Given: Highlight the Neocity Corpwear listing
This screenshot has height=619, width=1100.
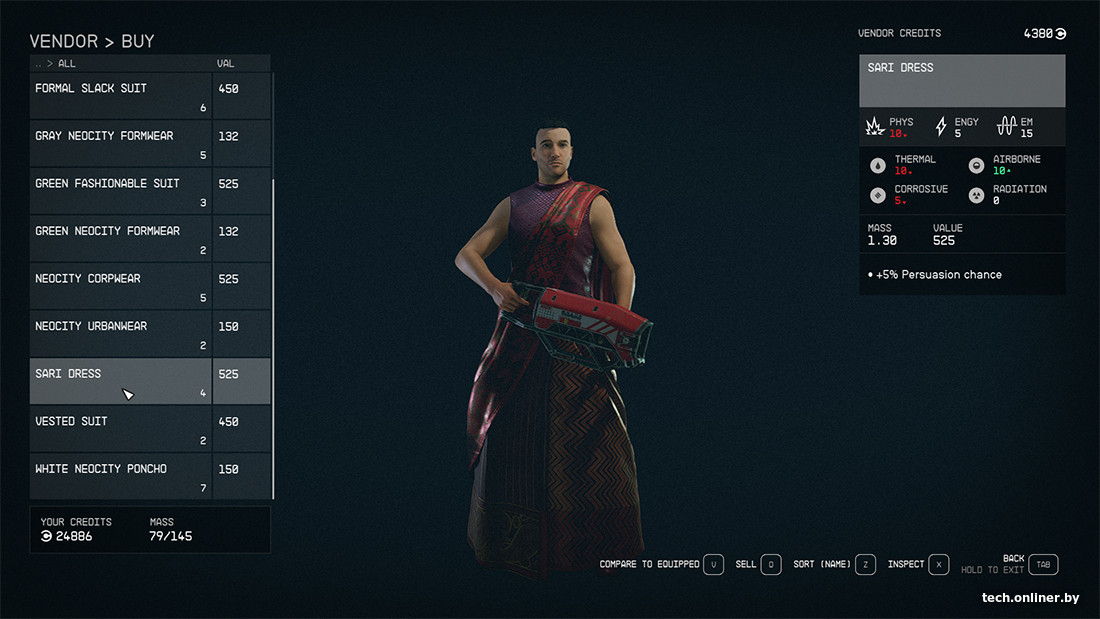Looking at the screenshot, I should 120,286.
